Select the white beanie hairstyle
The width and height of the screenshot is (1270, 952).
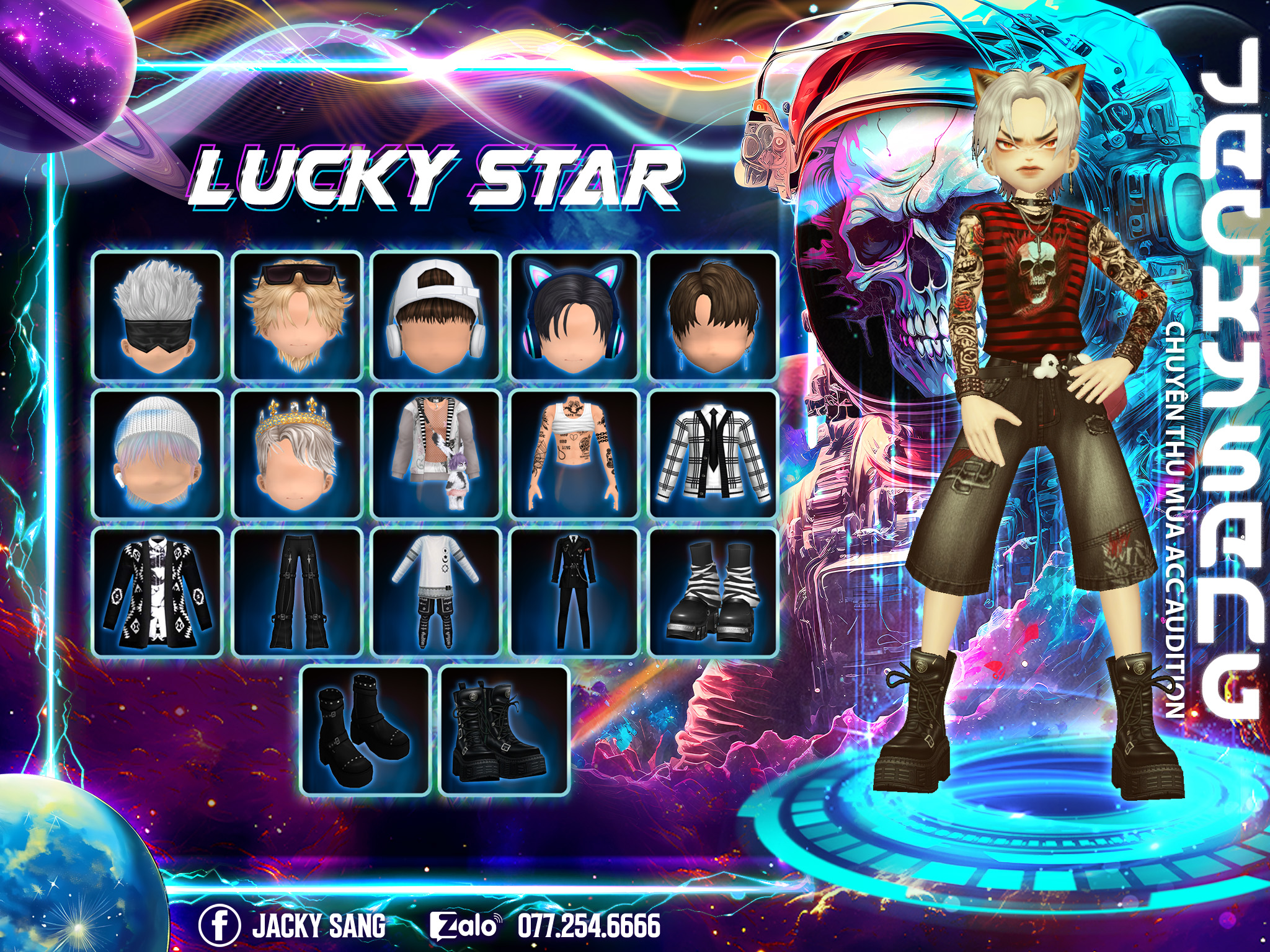(158, 454)
